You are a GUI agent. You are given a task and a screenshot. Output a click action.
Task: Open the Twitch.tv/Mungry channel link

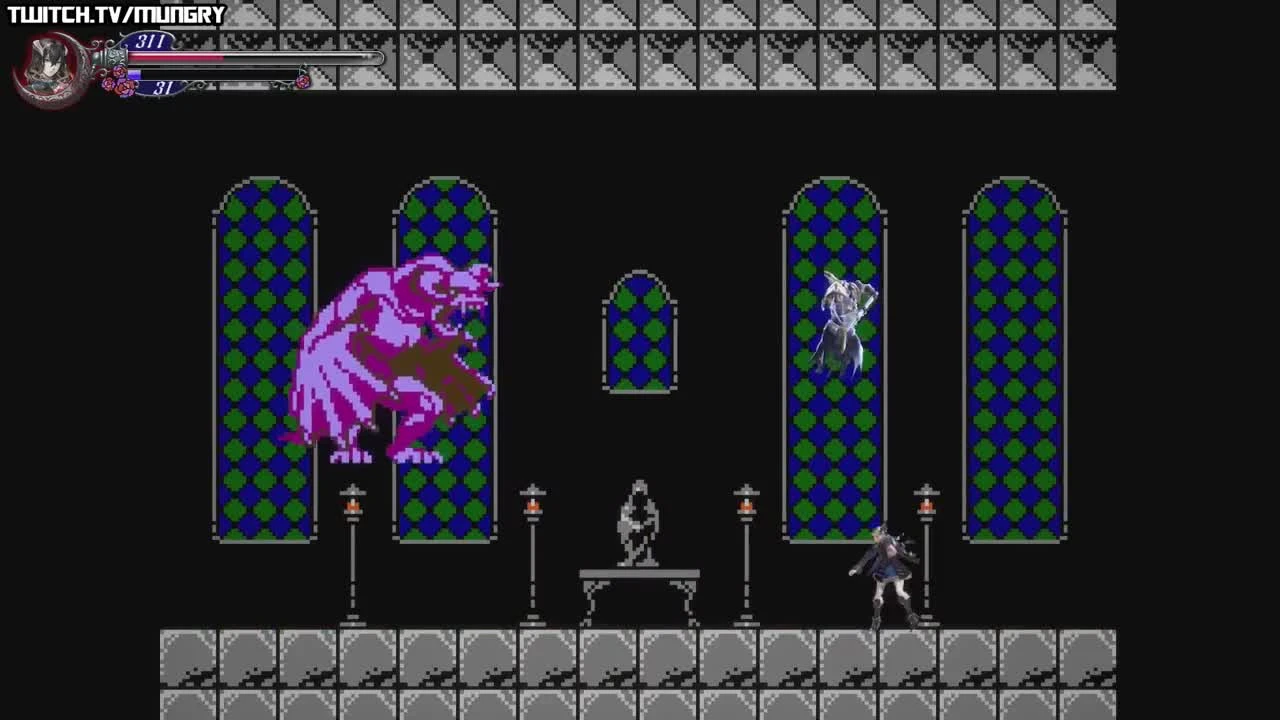(113, 13)
